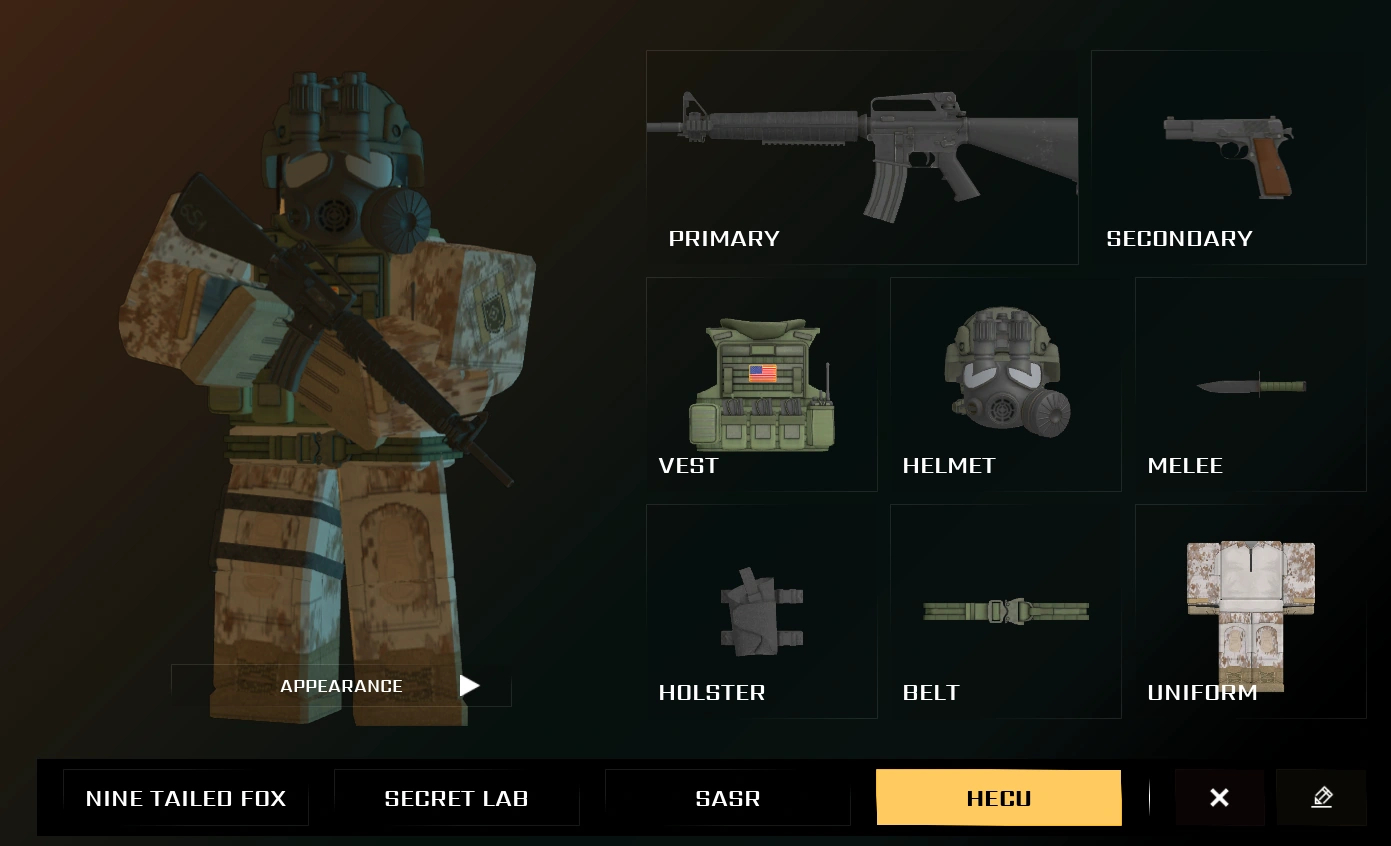Select the Primary weapon slot showing the M16

(862, 157)
